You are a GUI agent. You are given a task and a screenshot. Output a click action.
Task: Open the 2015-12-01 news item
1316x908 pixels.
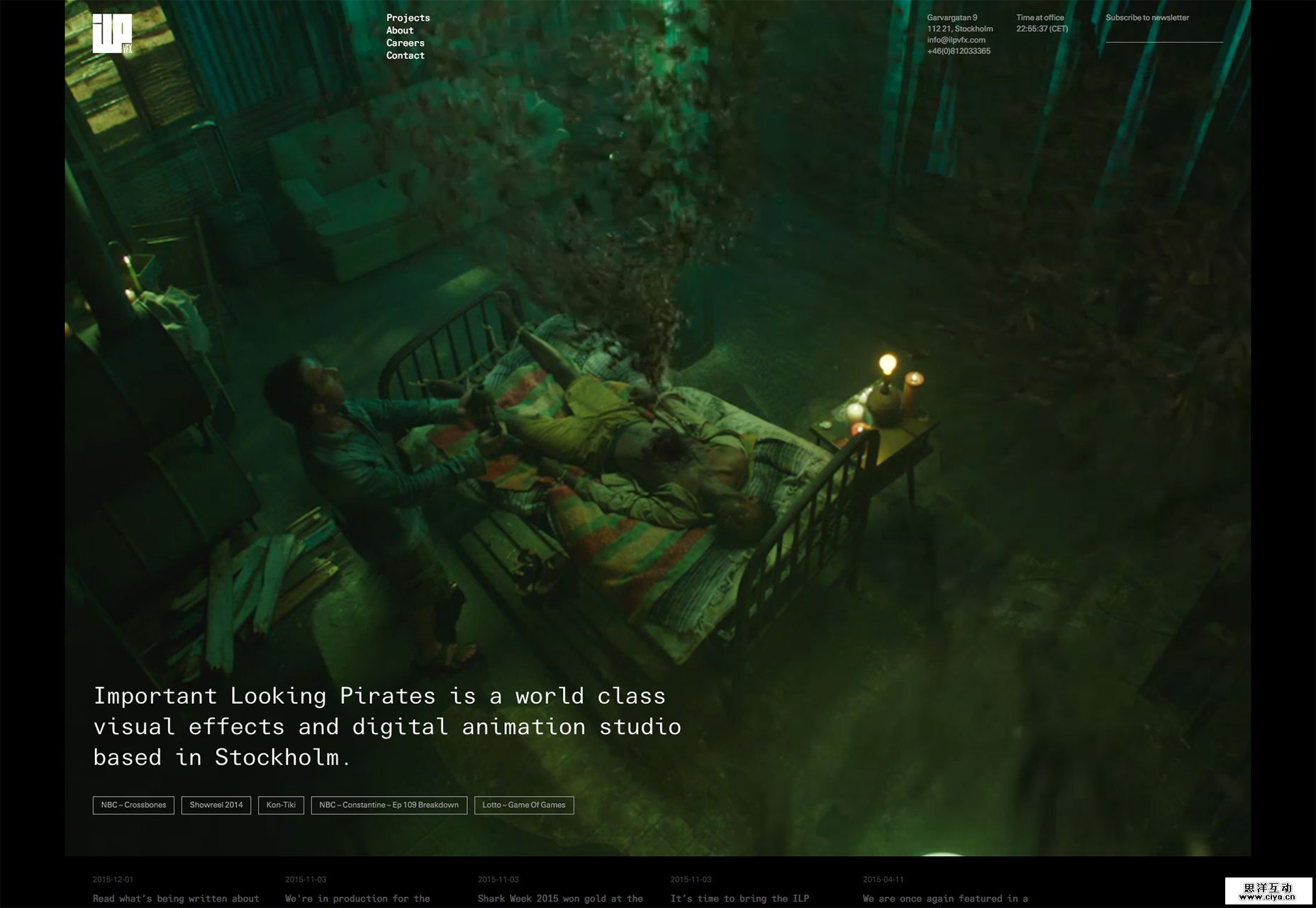[x=176, y=898]
